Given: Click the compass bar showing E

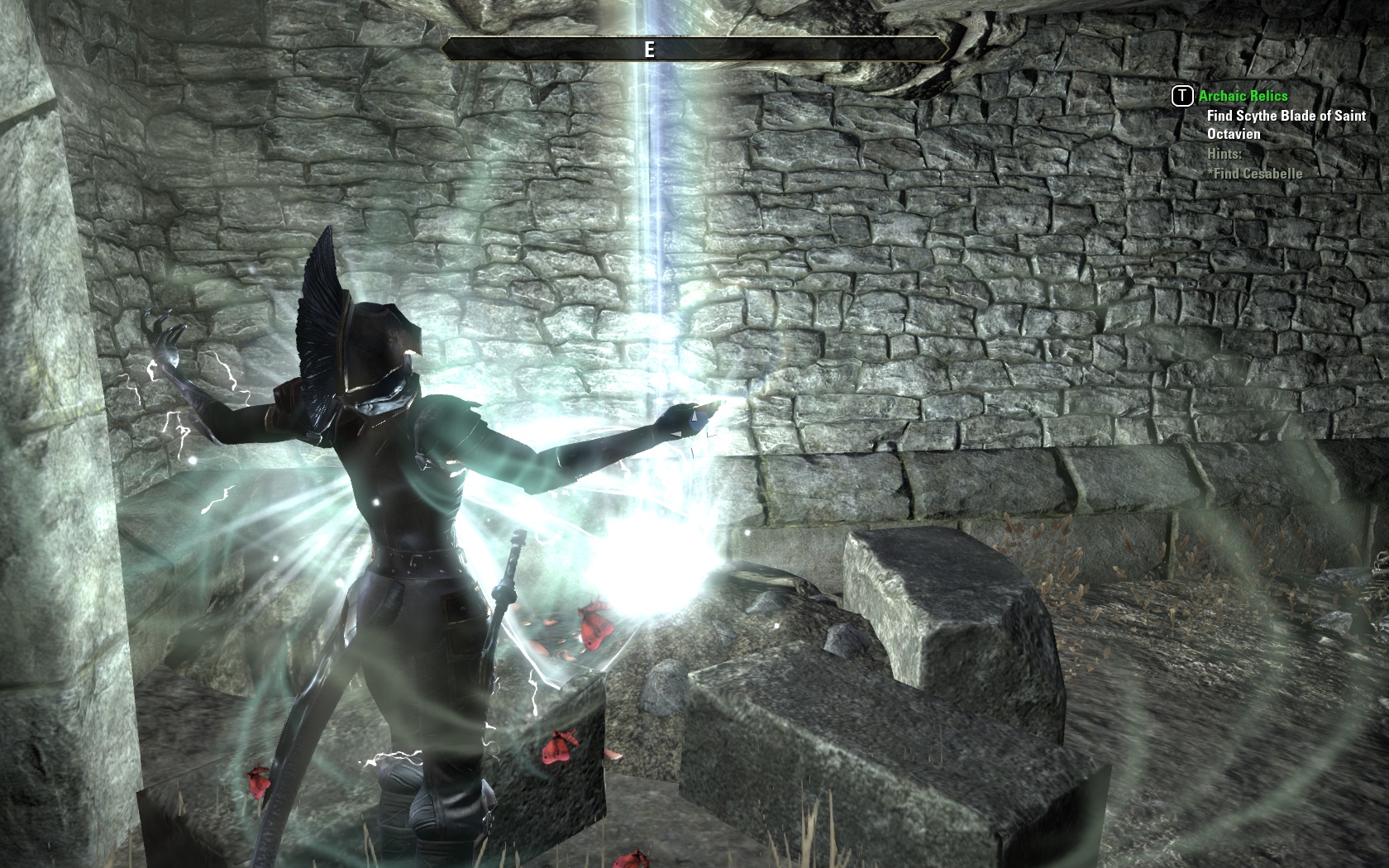Looking at the screenshot, I should (x=694, y=50).
